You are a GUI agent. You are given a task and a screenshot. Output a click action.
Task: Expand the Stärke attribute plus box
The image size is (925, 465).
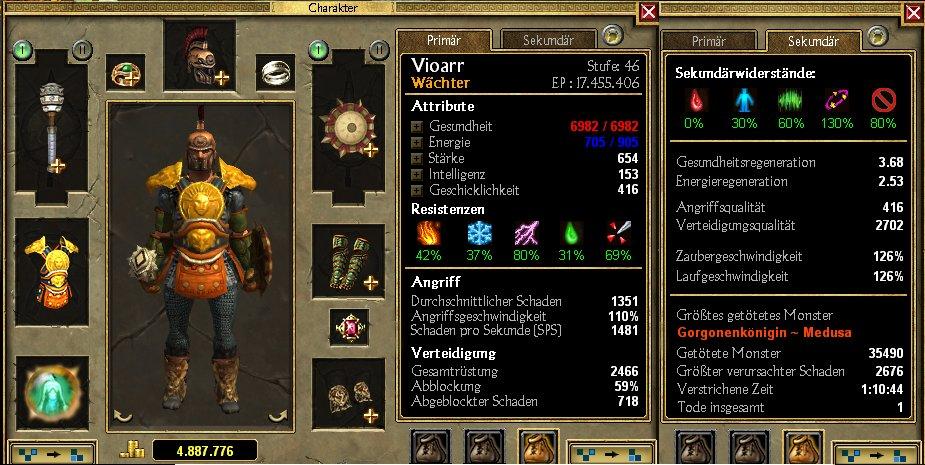tap(416, 159)
